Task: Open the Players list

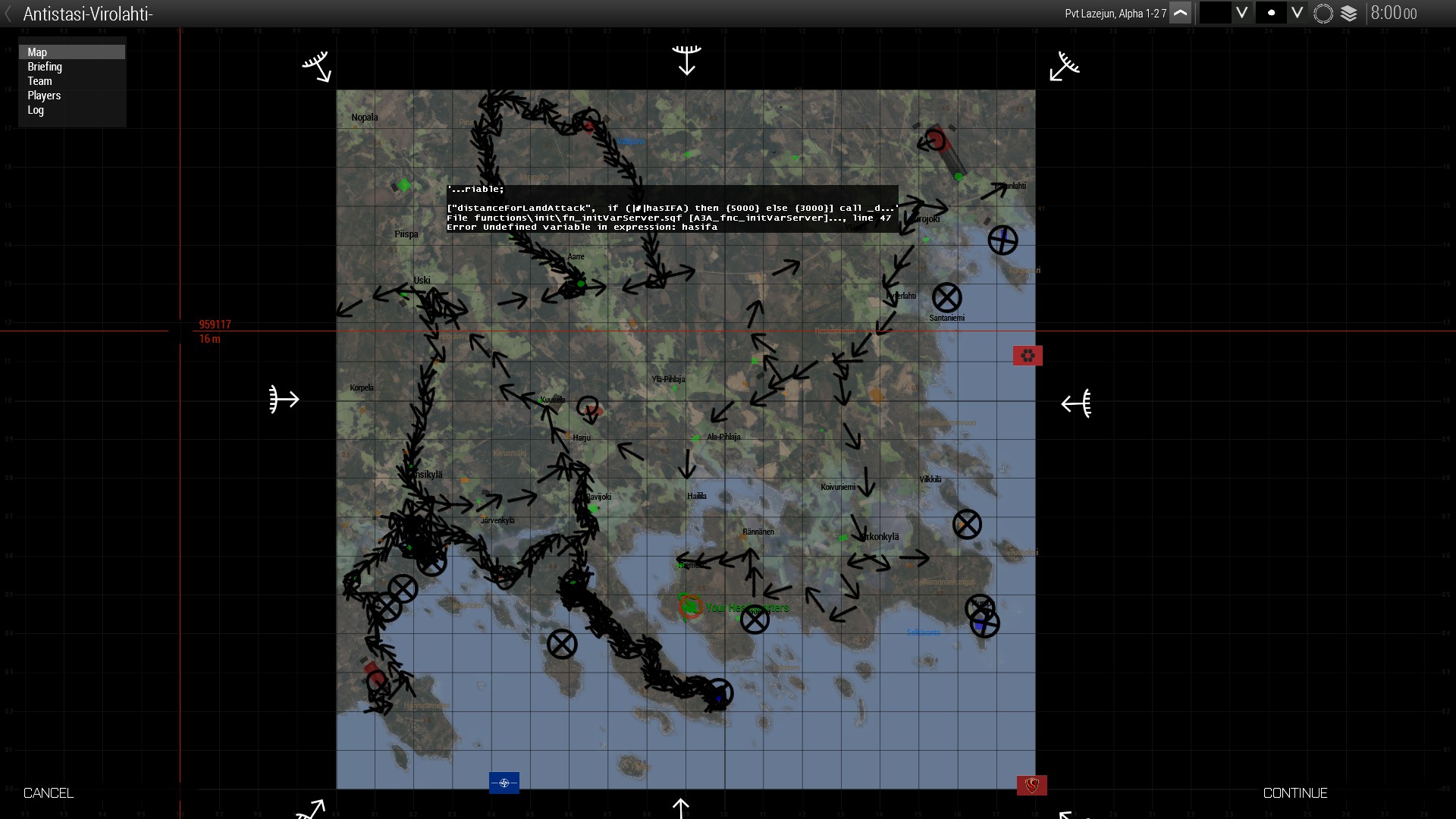Action: pos(44,96)
